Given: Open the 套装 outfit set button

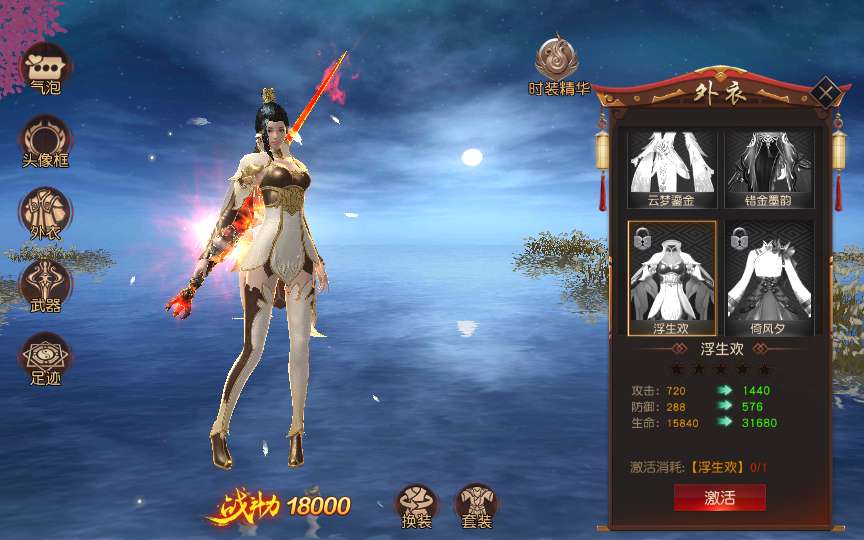Looking at the screenshot, I should pos(476,504).
